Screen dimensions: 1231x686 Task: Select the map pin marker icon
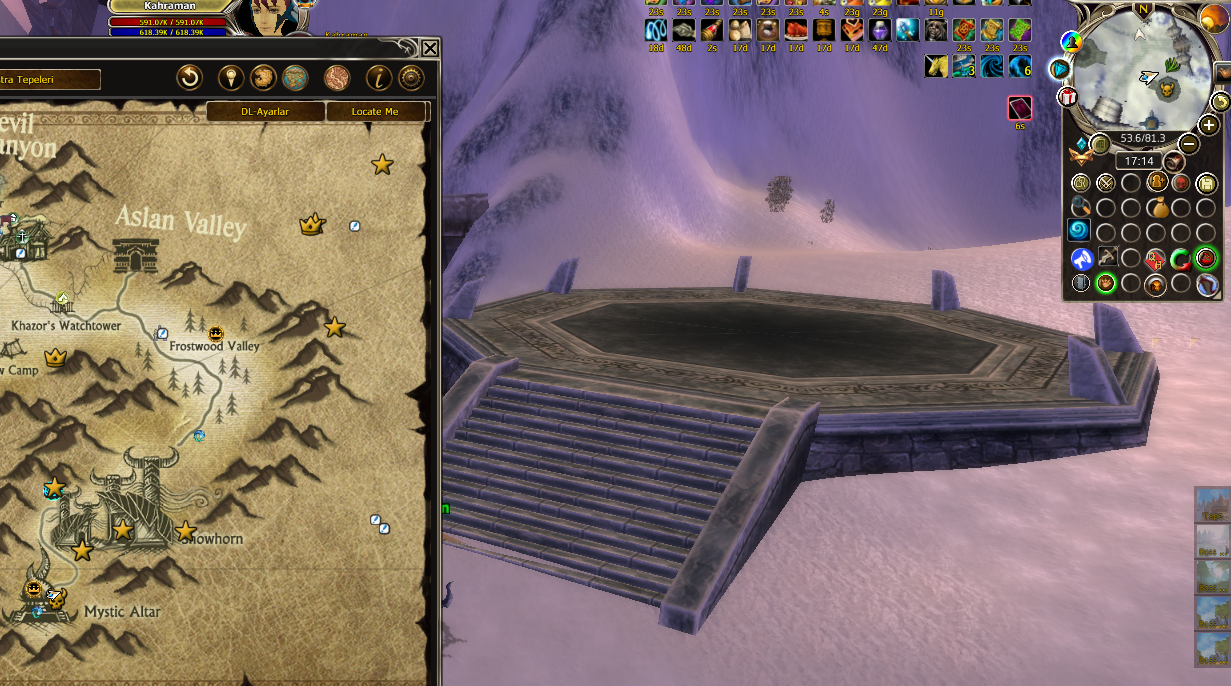click(x=232, y=78)
